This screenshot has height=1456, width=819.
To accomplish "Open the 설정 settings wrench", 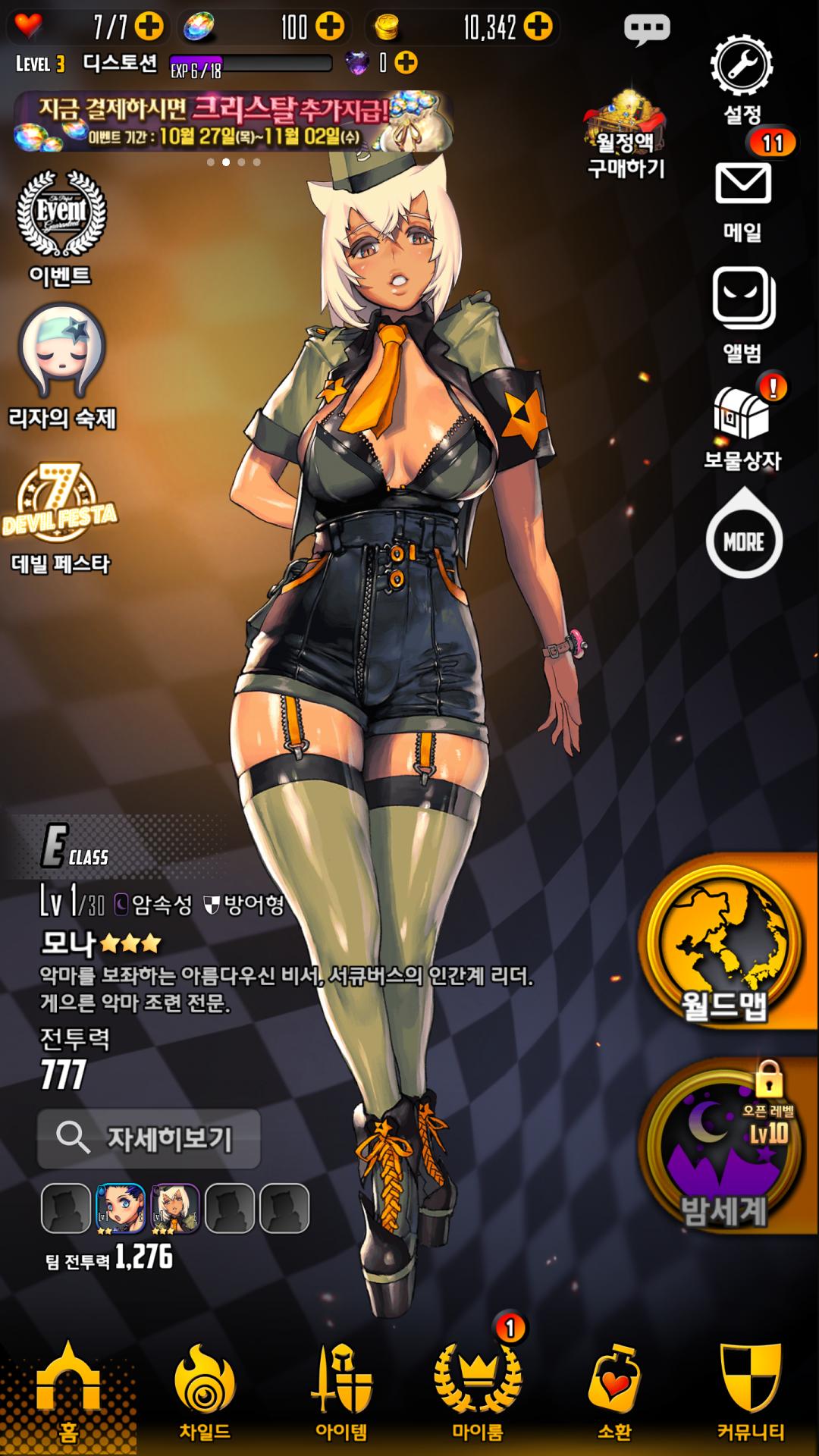I will coord(741,66).
